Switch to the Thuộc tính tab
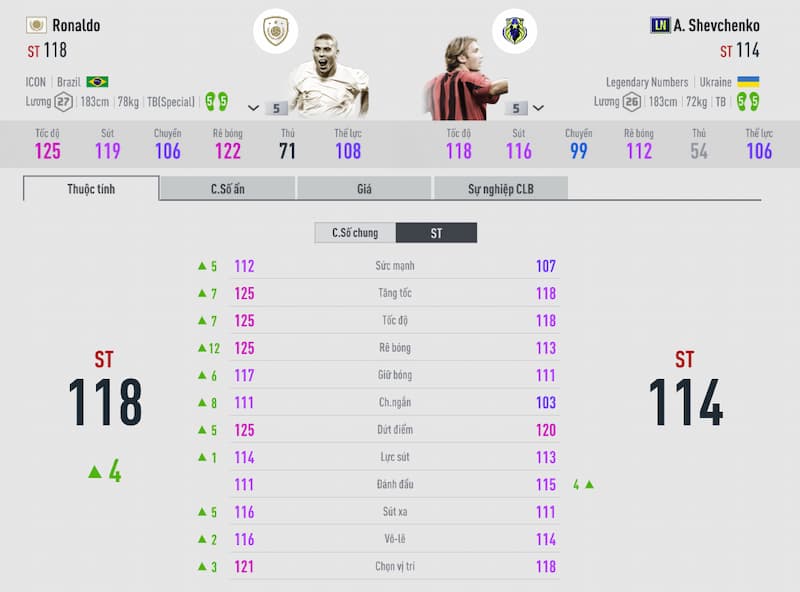This screenshot has height=592, width=800. coord(91,188)
